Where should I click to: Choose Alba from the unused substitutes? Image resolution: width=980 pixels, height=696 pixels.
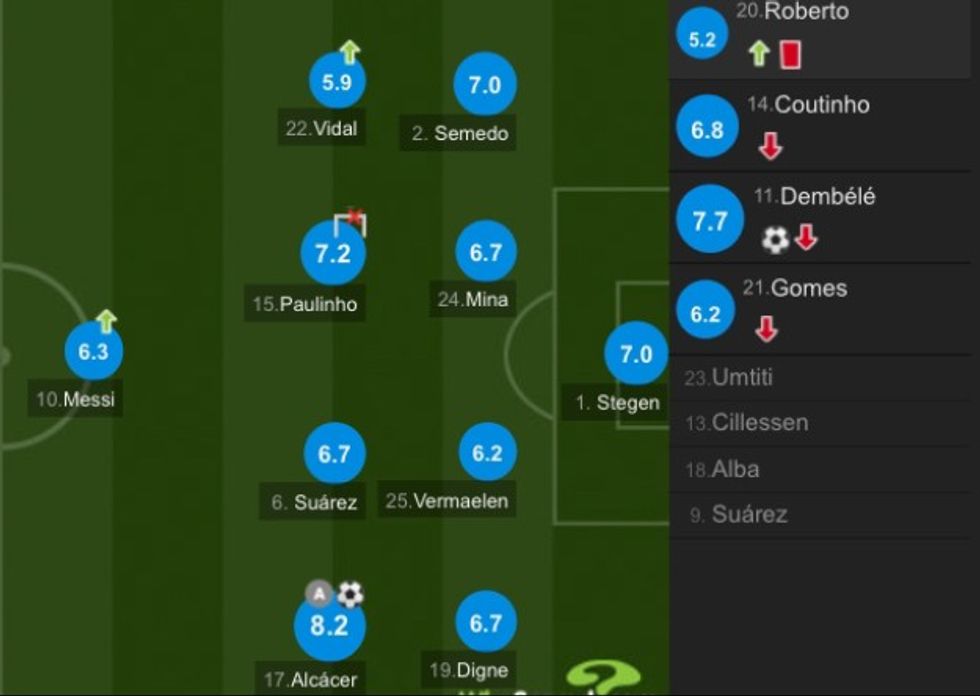pyautogui.click(x=735, y=469)
